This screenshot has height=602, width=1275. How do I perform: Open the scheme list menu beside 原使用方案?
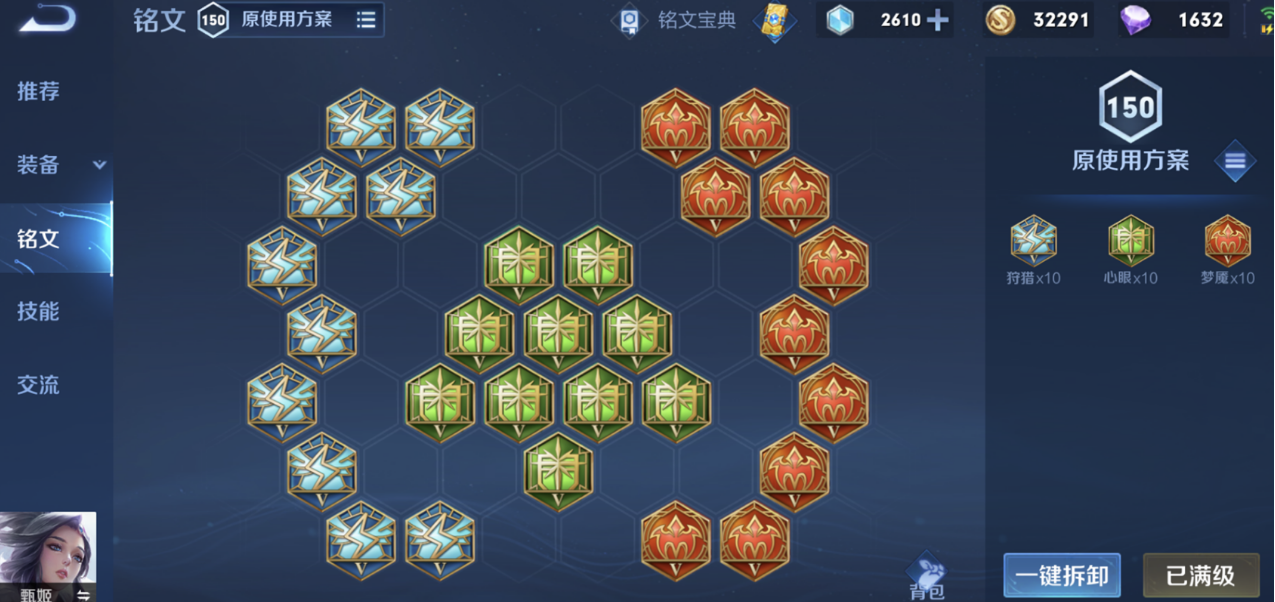[1235, 161]
